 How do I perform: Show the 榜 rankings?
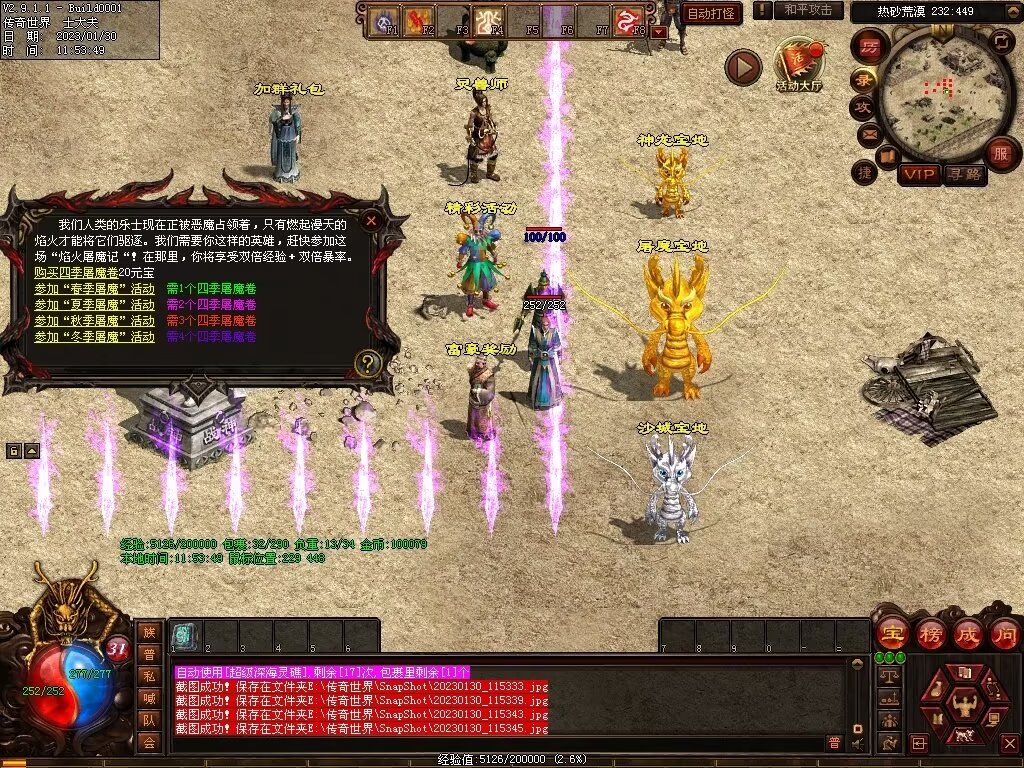point(930,633)
